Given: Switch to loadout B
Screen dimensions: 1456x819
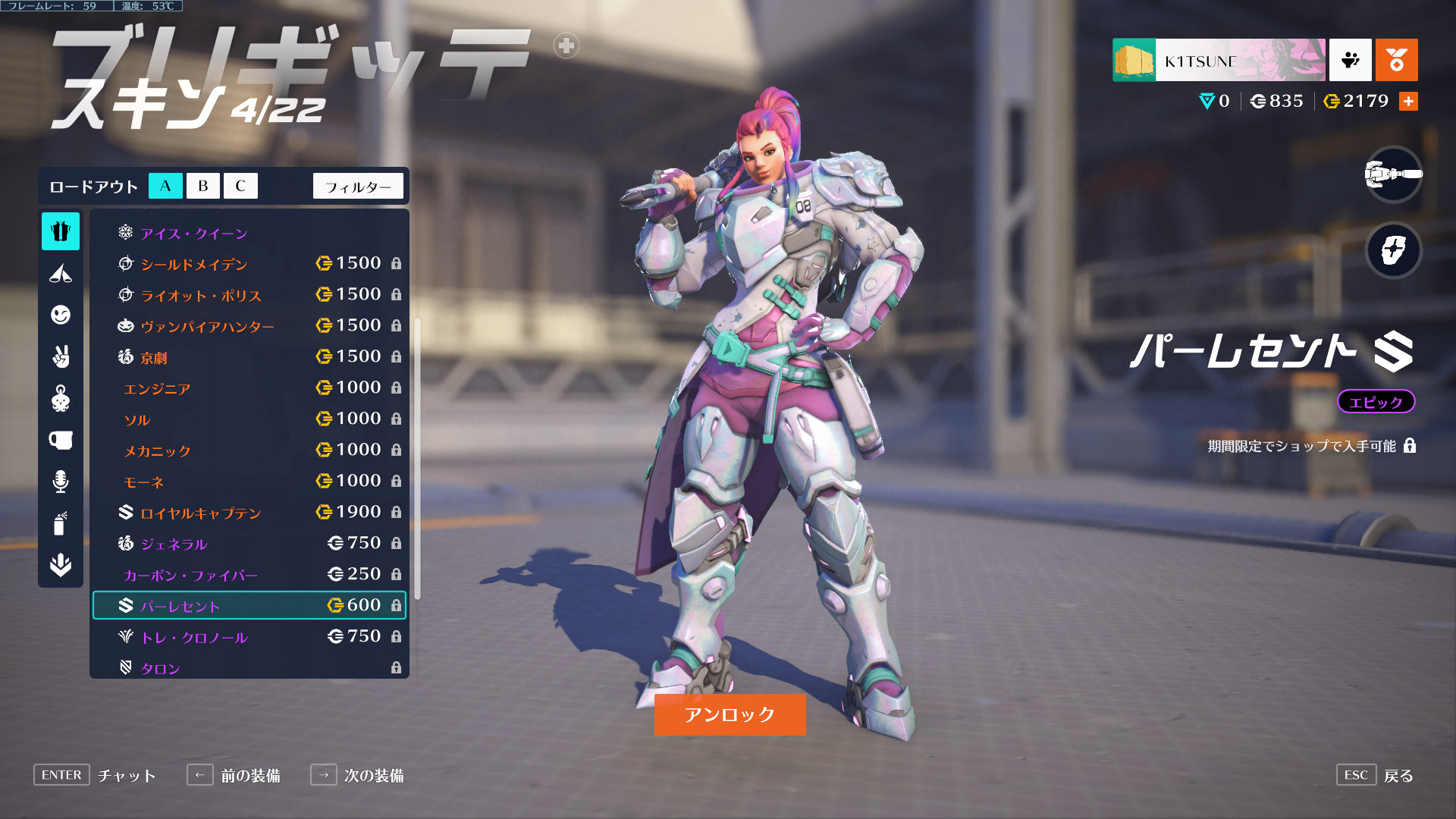Looking at the screenshot, I should point(202,186).
